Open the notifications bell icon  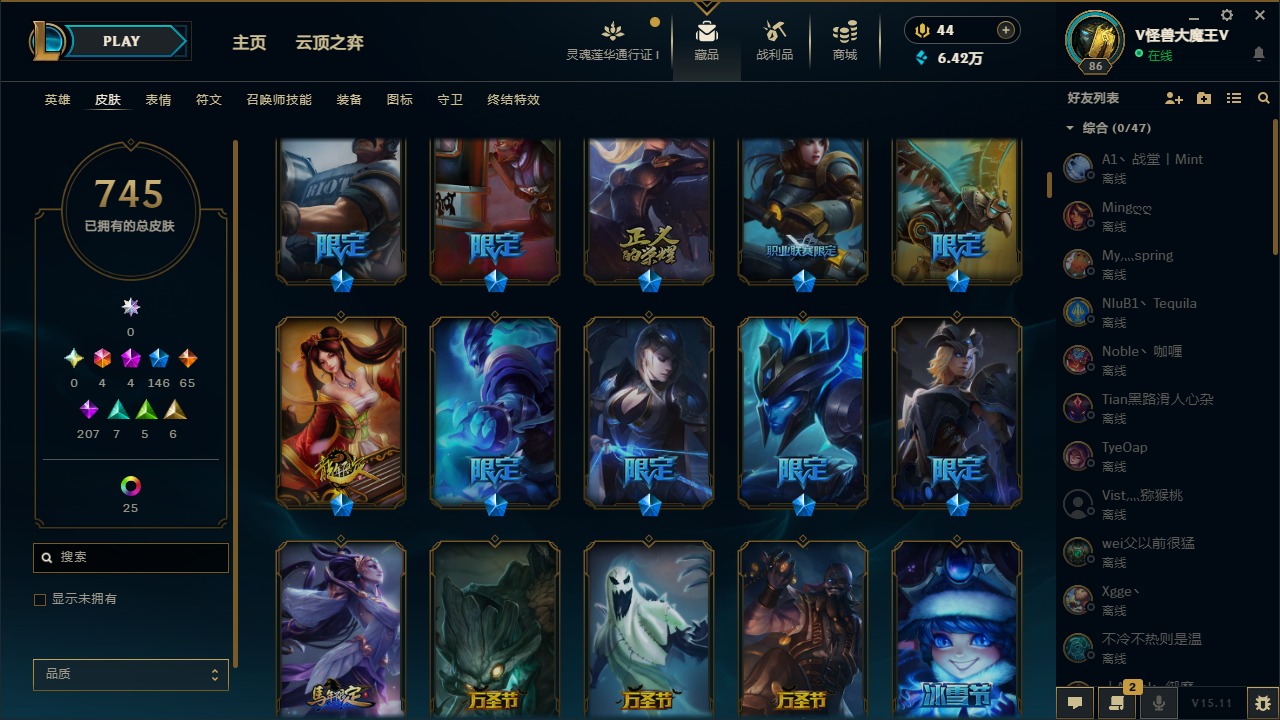[x=1259, y=55]
